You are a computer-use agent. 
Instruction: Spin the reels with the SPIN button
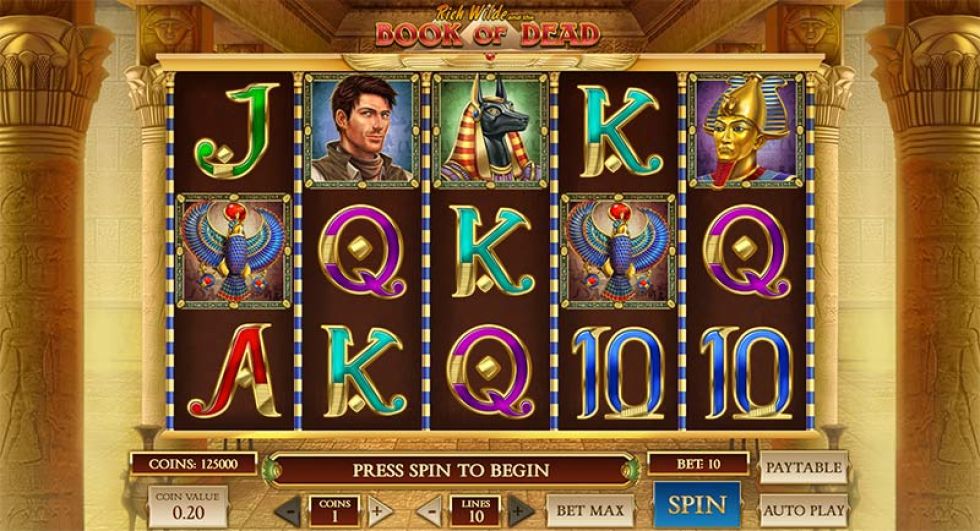click(696, 504)
